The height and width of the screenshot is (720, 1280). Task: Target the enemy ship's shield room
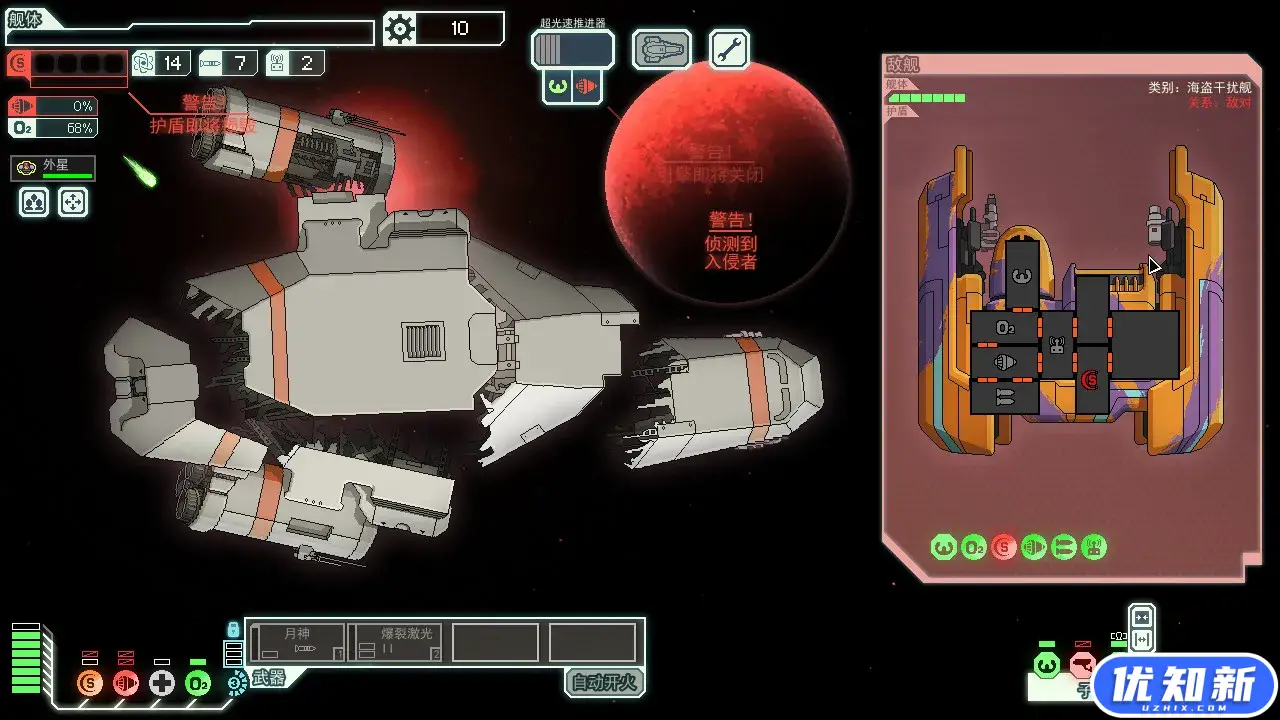tap(1091, 379)
